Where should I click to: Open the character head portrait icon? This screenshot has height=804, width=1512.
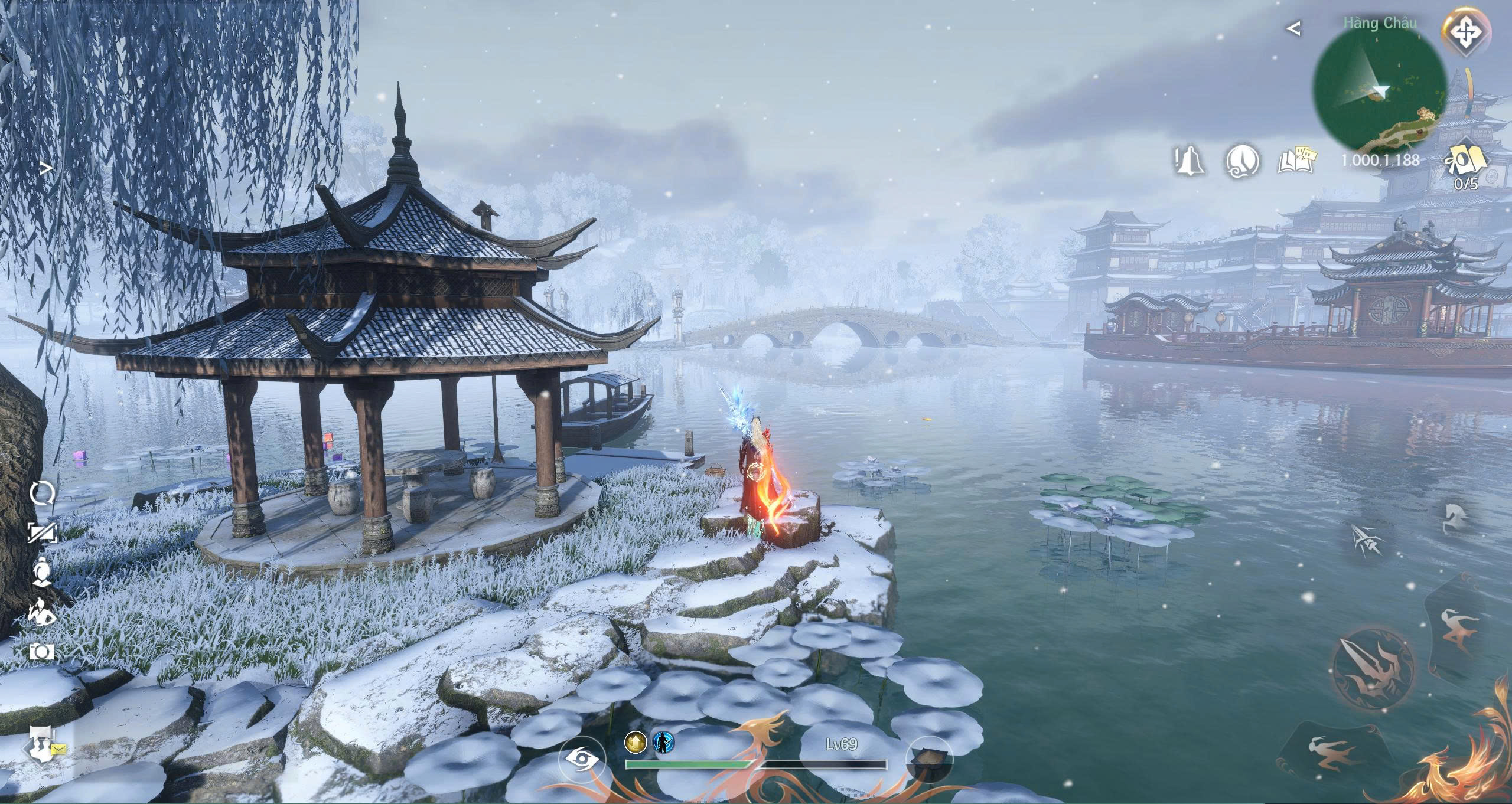coord(42,573)
